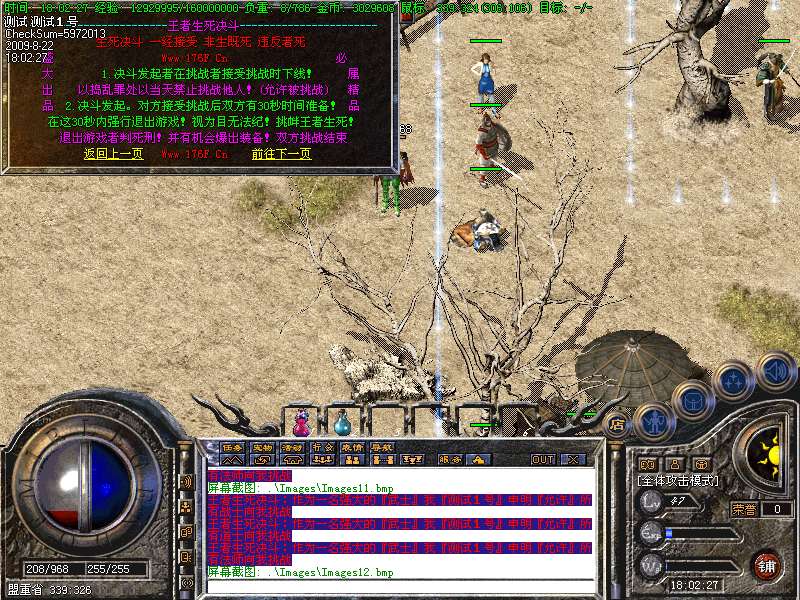Viewport: 800px width, 600px height.
Task: Toggle the sound speaker icon
Action: [775, 371]
